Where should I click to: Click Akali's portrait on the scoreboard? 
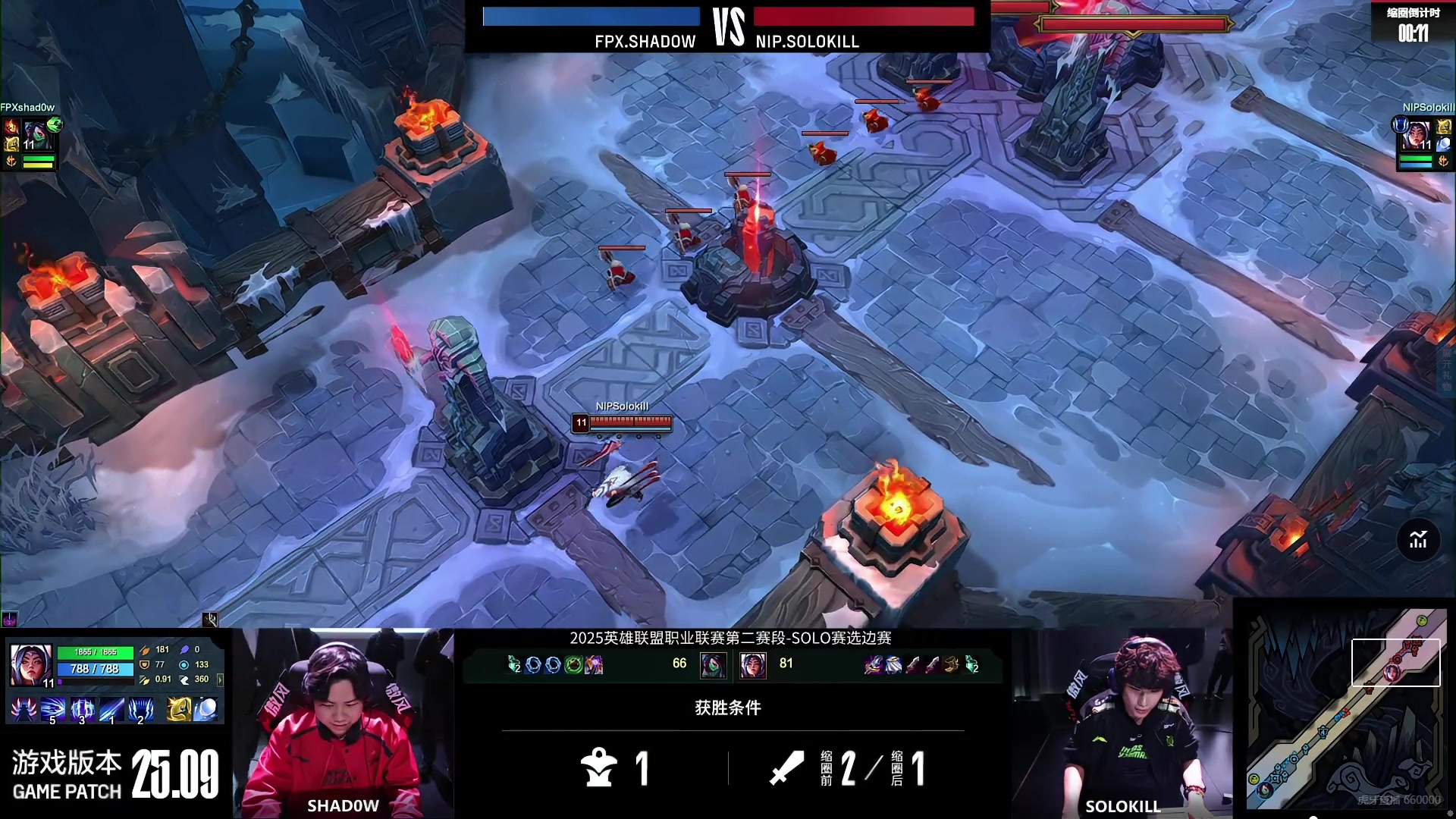[x=713, y=665]
